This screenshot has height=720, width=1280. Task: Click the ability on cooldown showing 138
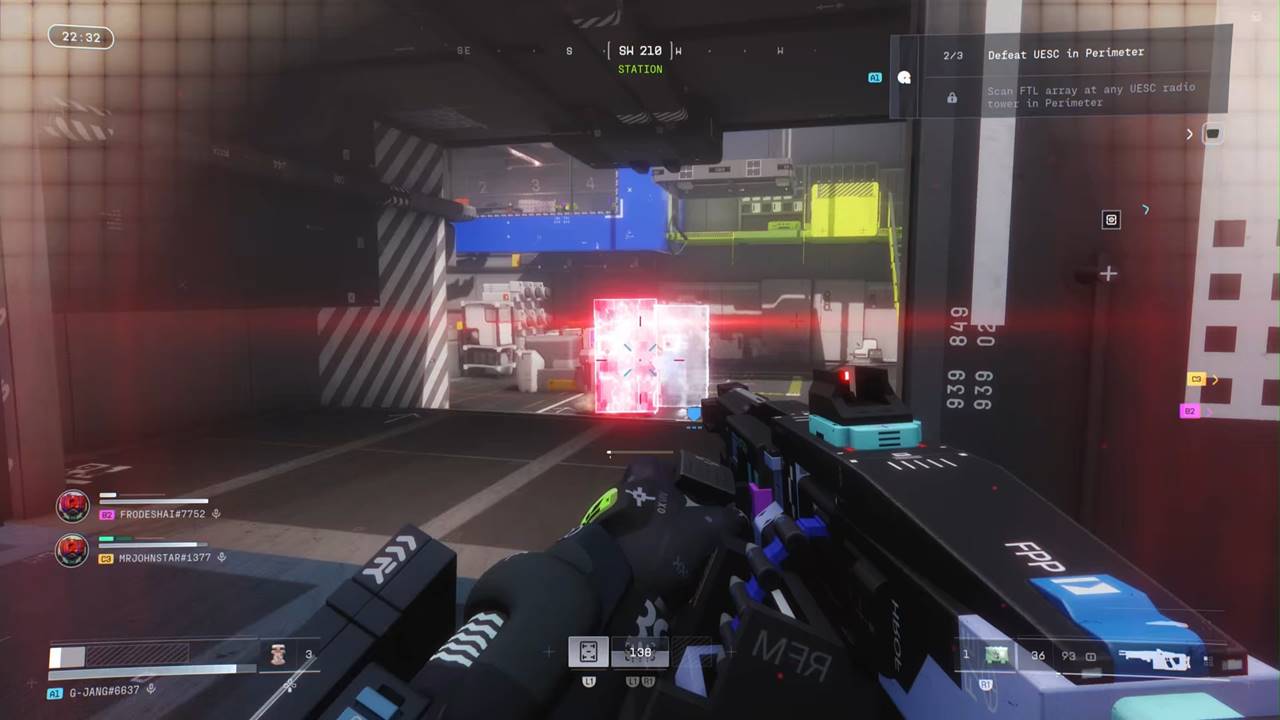(x=639, y=652)
